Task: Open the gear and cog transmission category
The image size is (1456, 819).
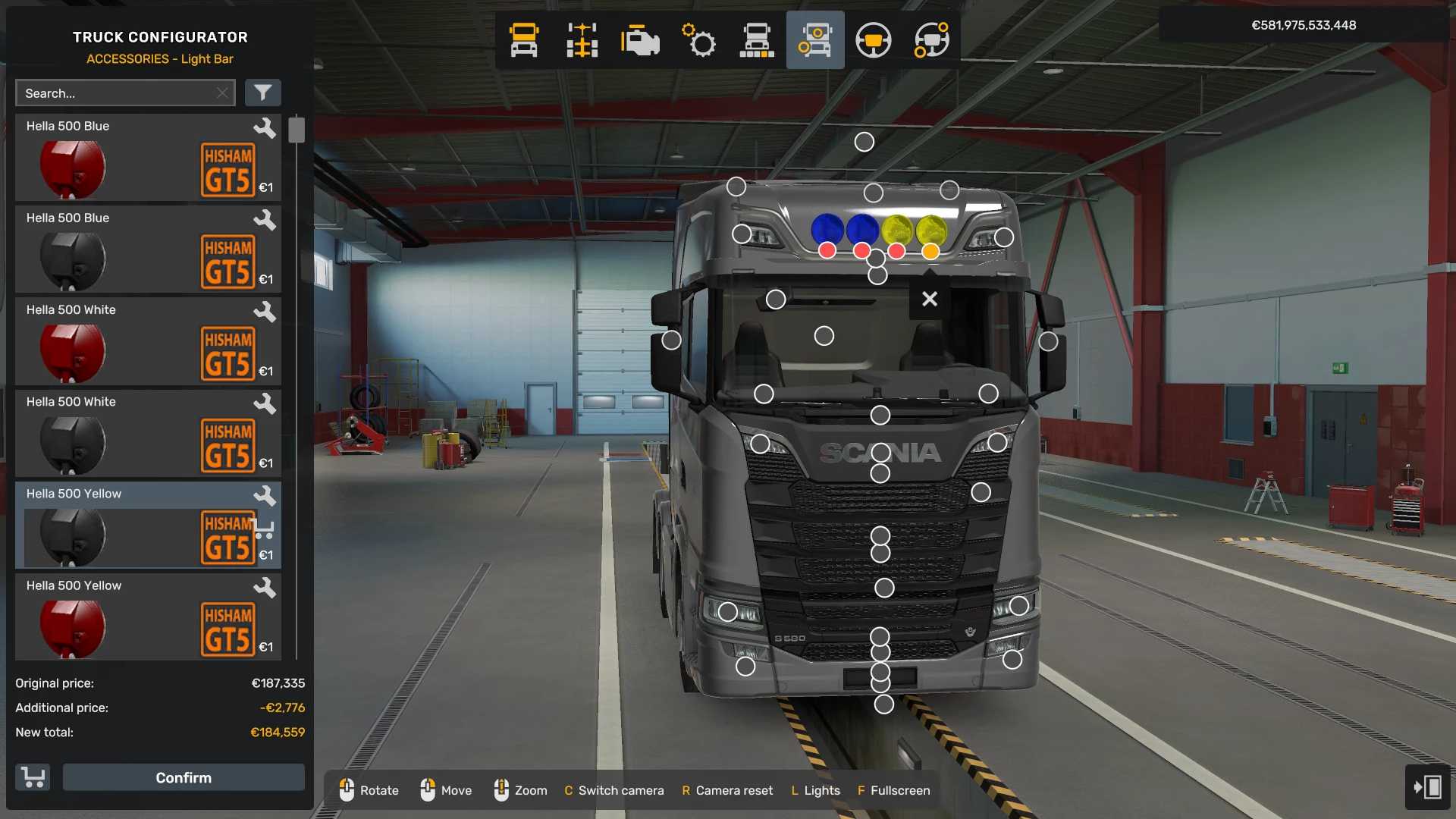Action: (698, 40)
